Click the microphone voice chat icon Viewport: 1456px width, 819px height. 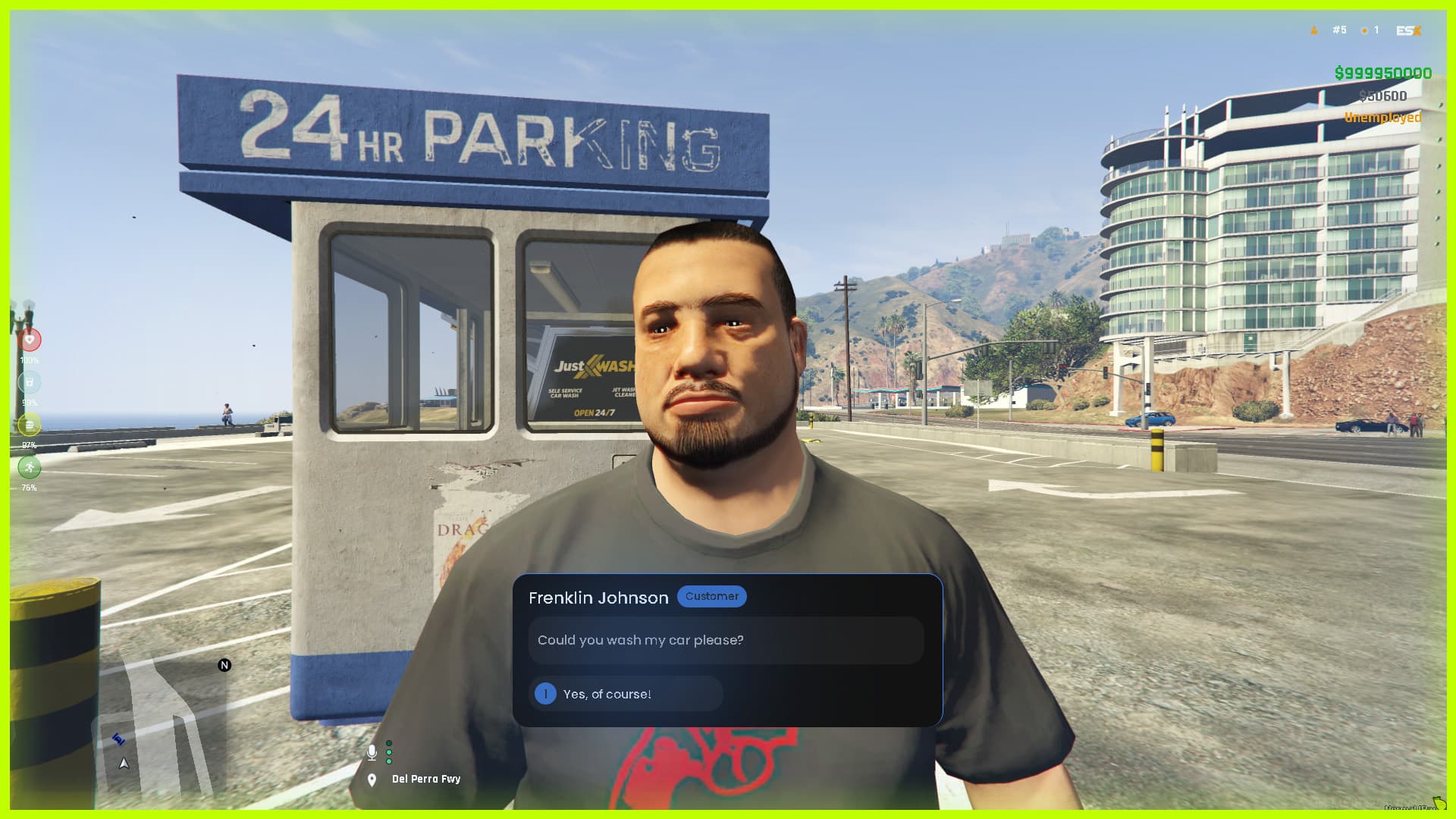pos(372,752)
